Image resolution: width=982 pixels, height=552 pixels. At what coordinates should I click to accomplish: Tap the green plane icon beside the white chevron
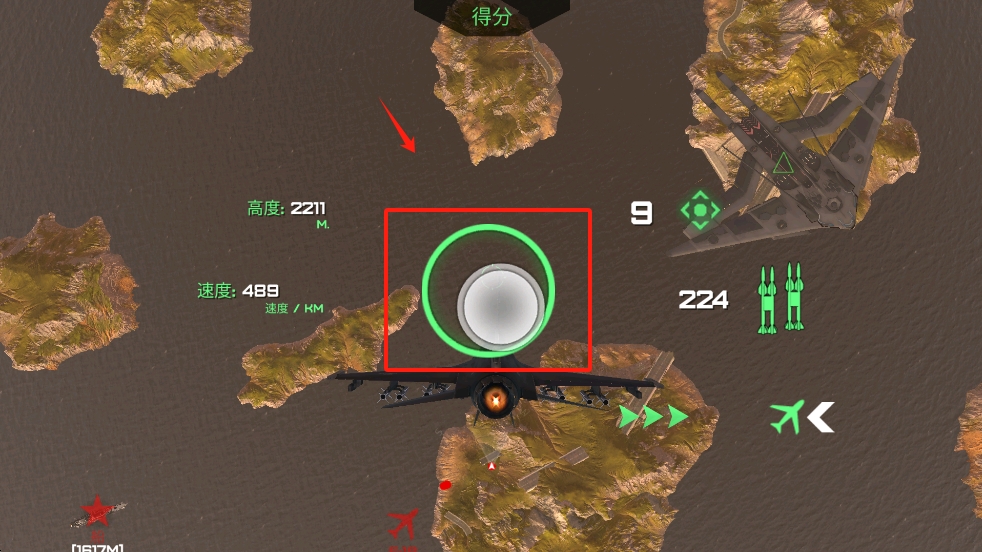click(x=787, y=417)
